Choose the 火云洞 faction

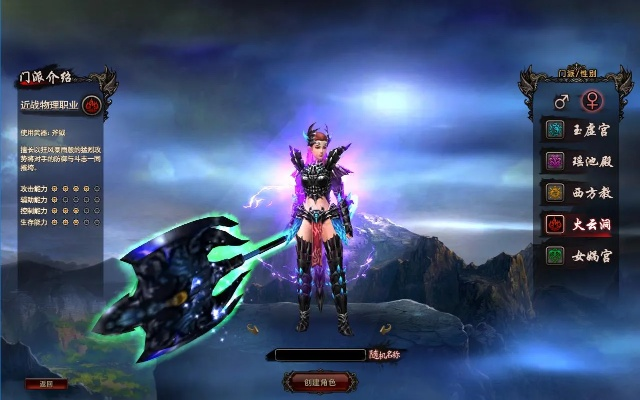578,224
